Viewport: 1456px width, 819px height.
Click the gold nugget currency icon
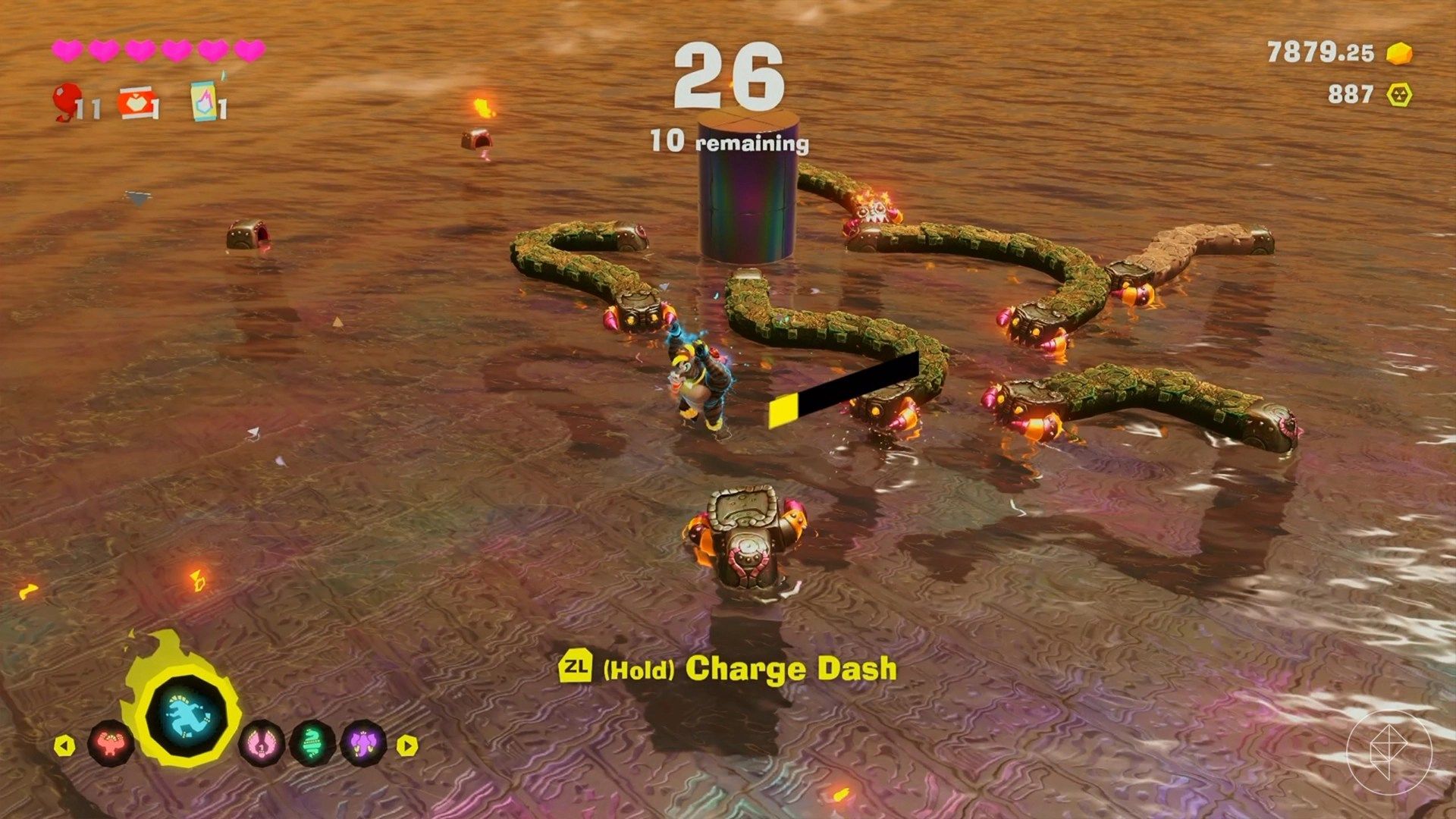(x=1399, y=53)
